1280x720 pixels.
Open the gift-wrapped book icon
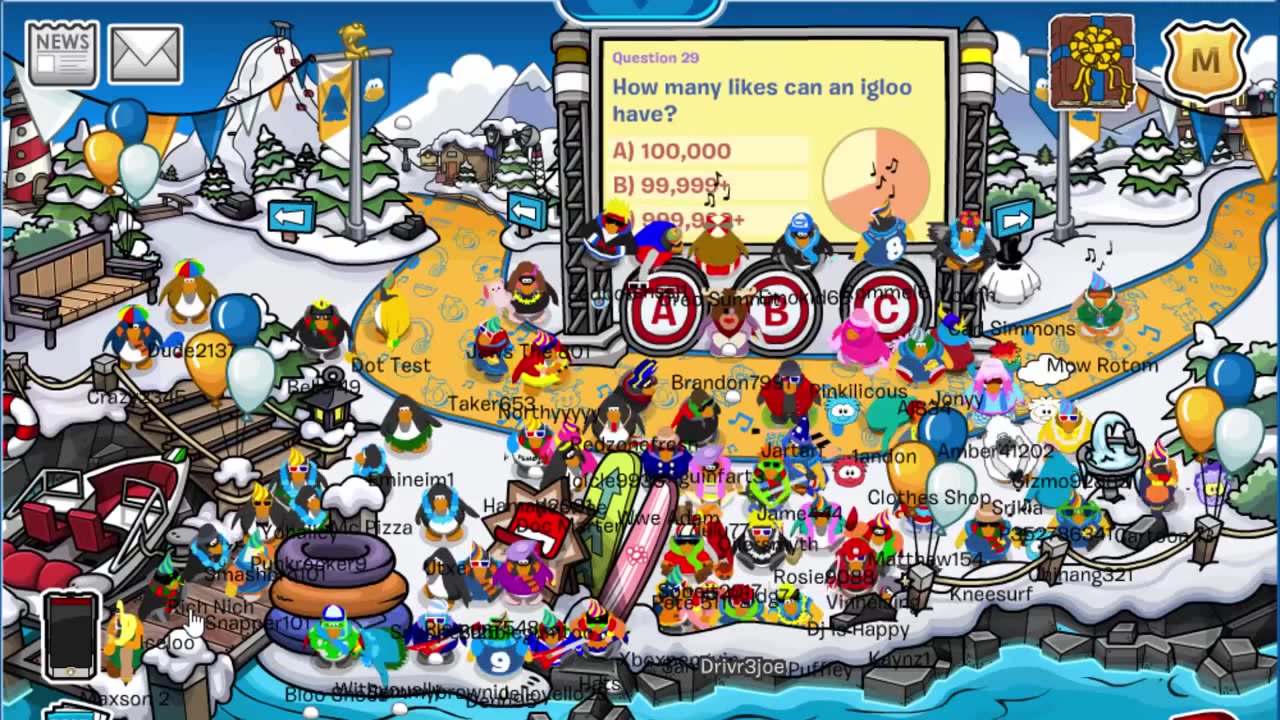(x=1091, y=62)
